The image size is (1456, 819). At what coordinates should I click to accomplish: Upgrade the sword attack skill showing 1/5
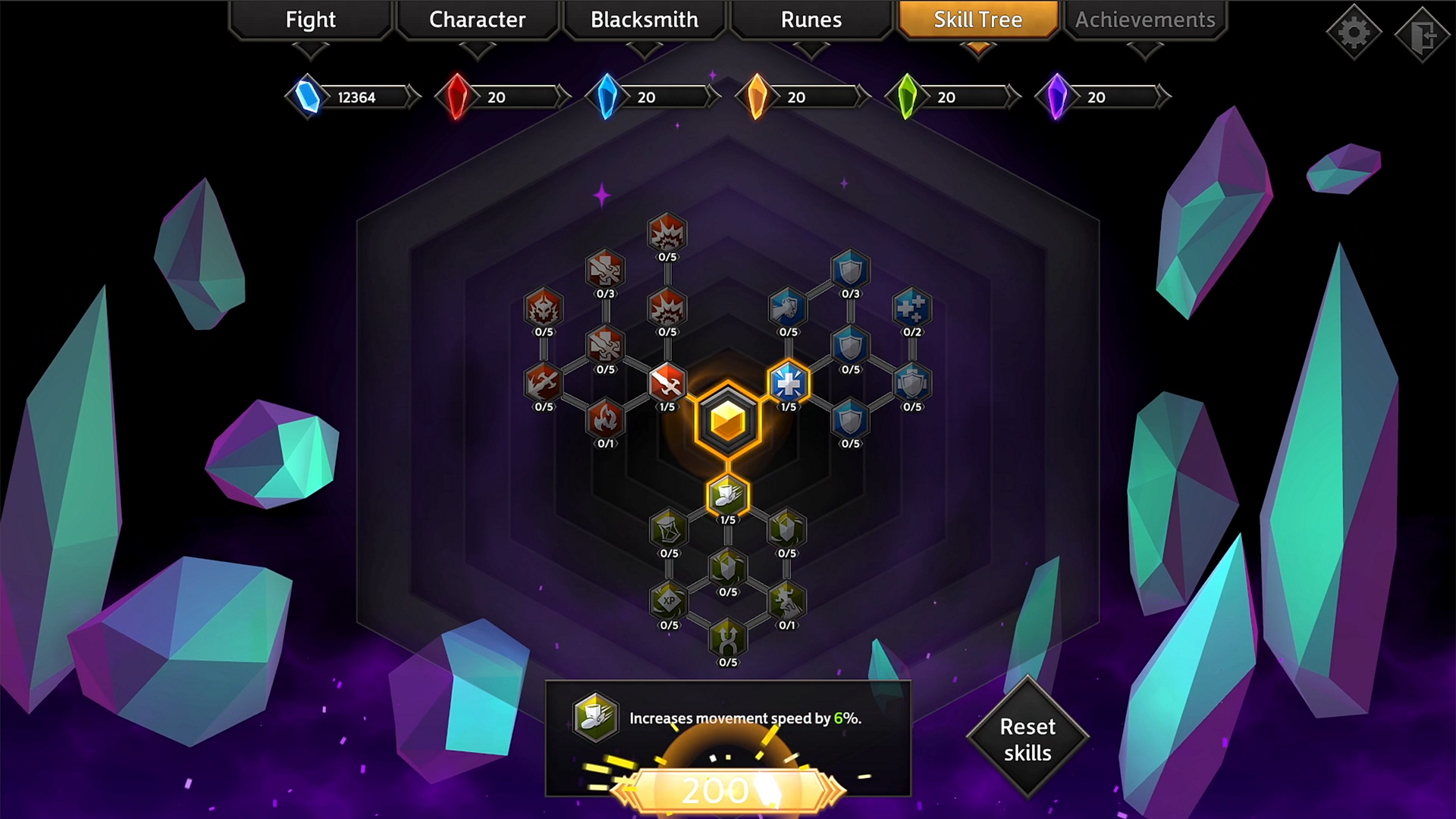pyautogui.click(x=667, y=383)
